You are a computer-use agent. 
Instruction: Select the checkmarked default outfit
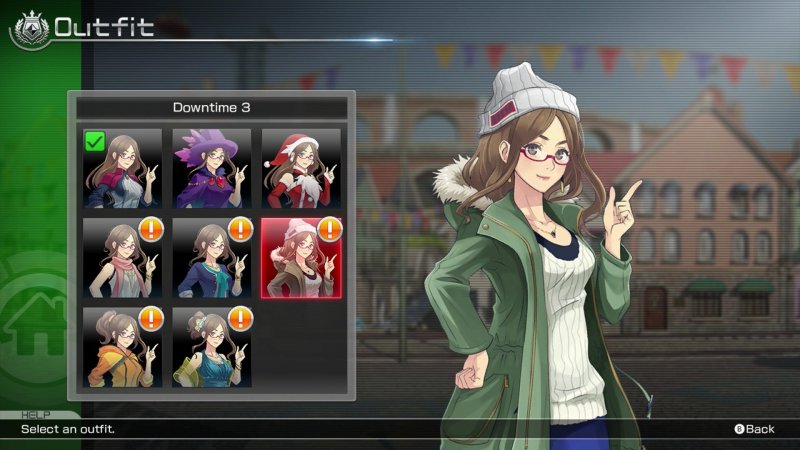[122, 168]
